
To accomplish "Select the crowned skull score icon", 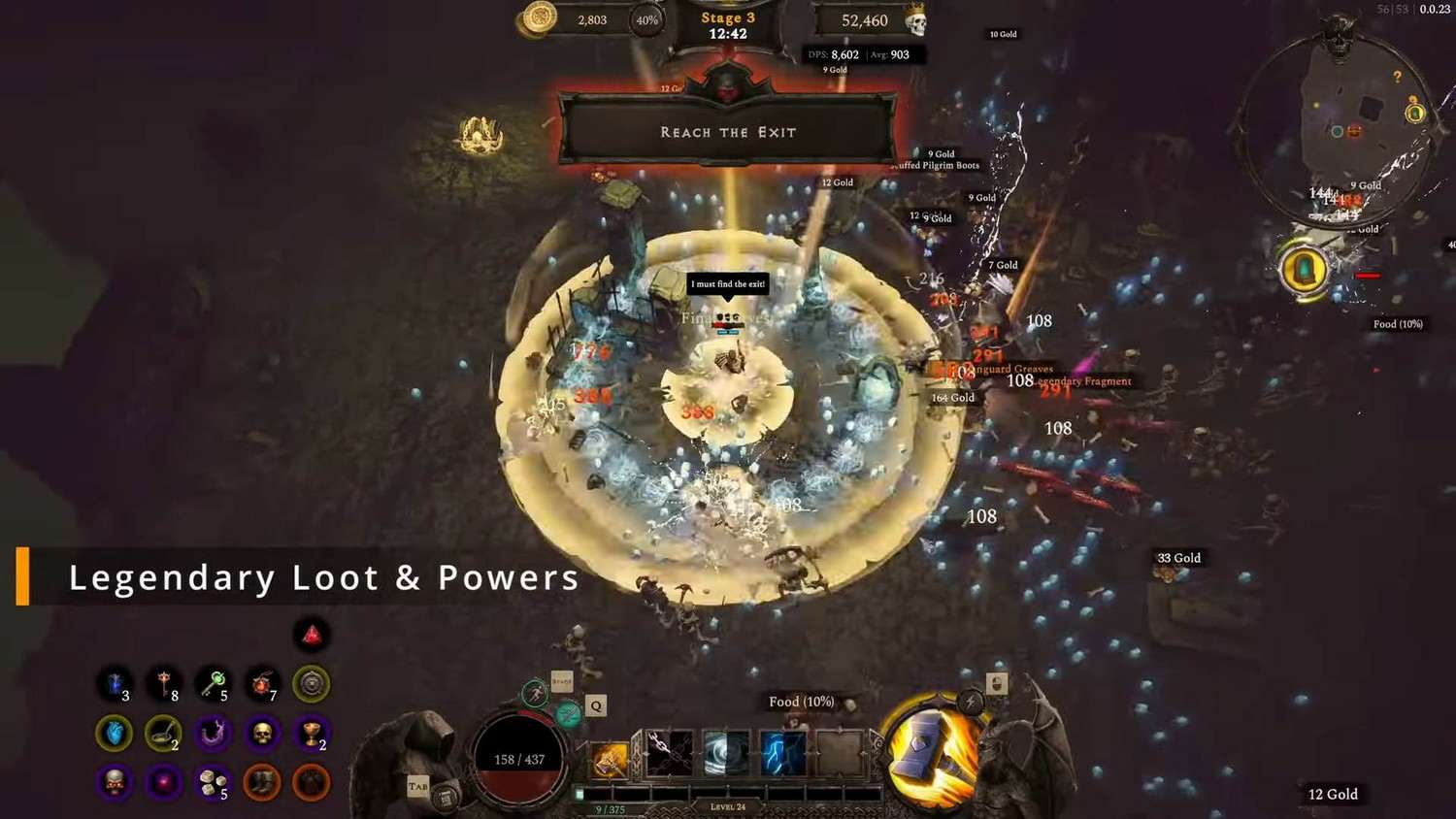I will click(914, 20).
